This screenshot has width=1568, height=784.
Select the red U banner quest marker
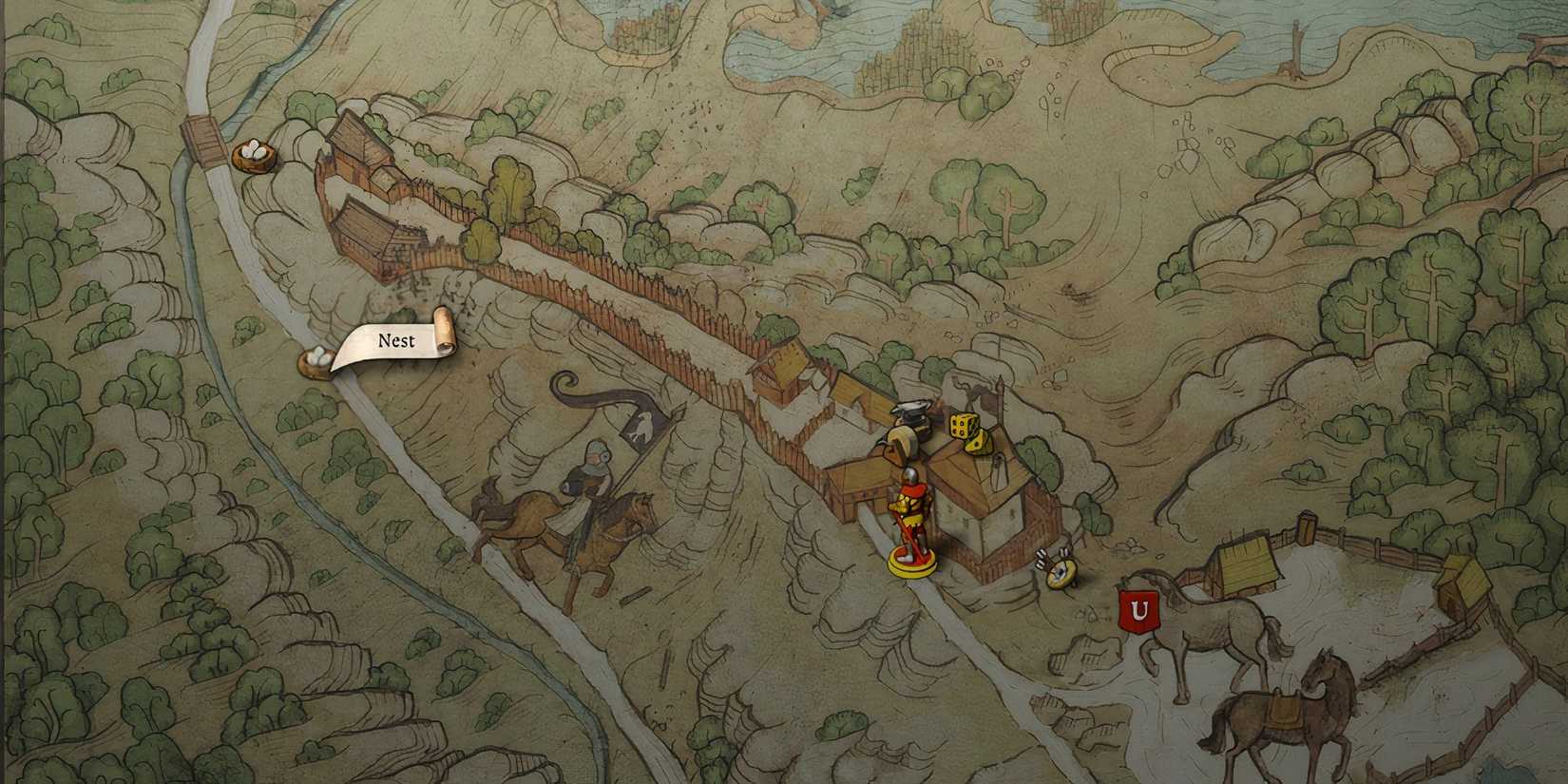coord(1138,608)
